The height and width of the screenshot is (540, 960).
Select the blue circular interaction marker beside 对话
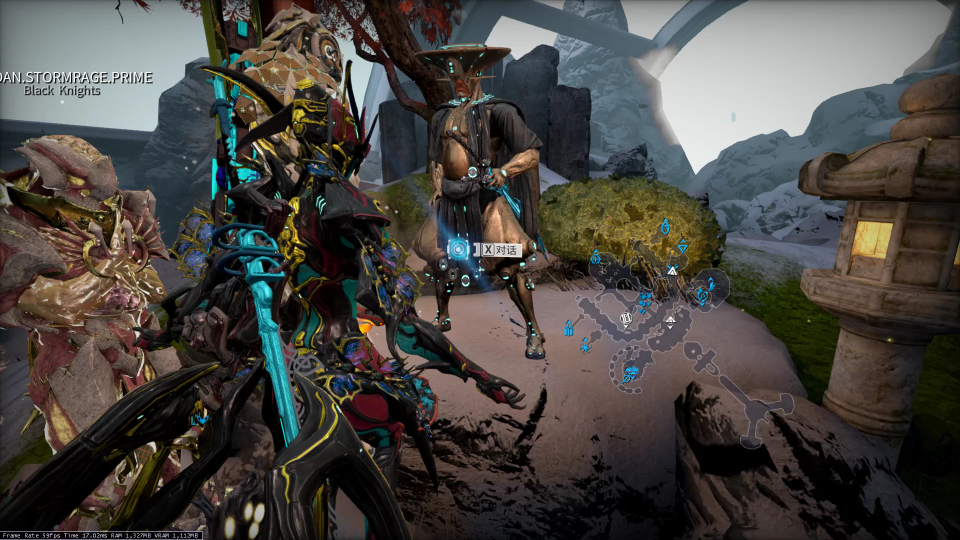[458, 249]
